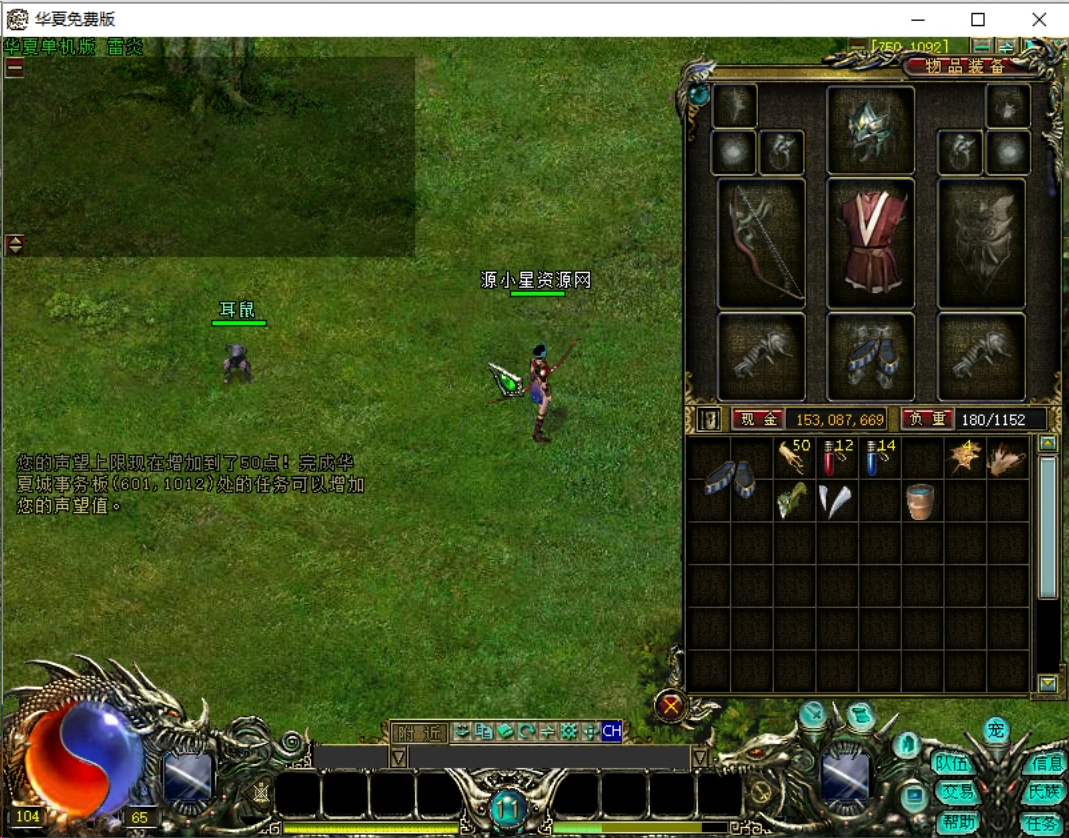1069x838 pixels.
Task: Click the equipped helmet slot
Action: (870, 131)
